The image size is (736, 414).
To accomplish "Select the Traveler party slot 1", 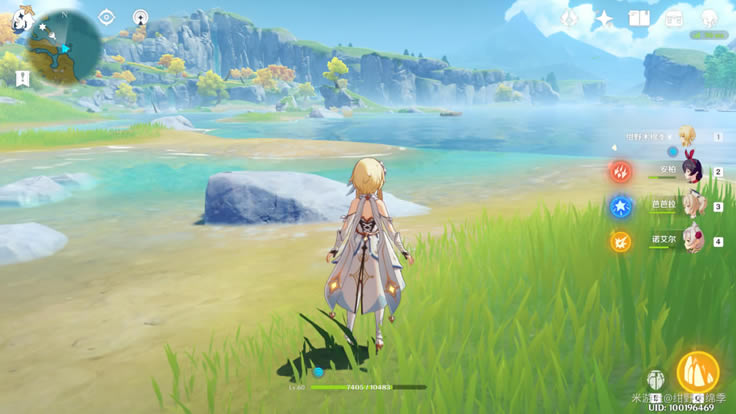I will (688, 136).
